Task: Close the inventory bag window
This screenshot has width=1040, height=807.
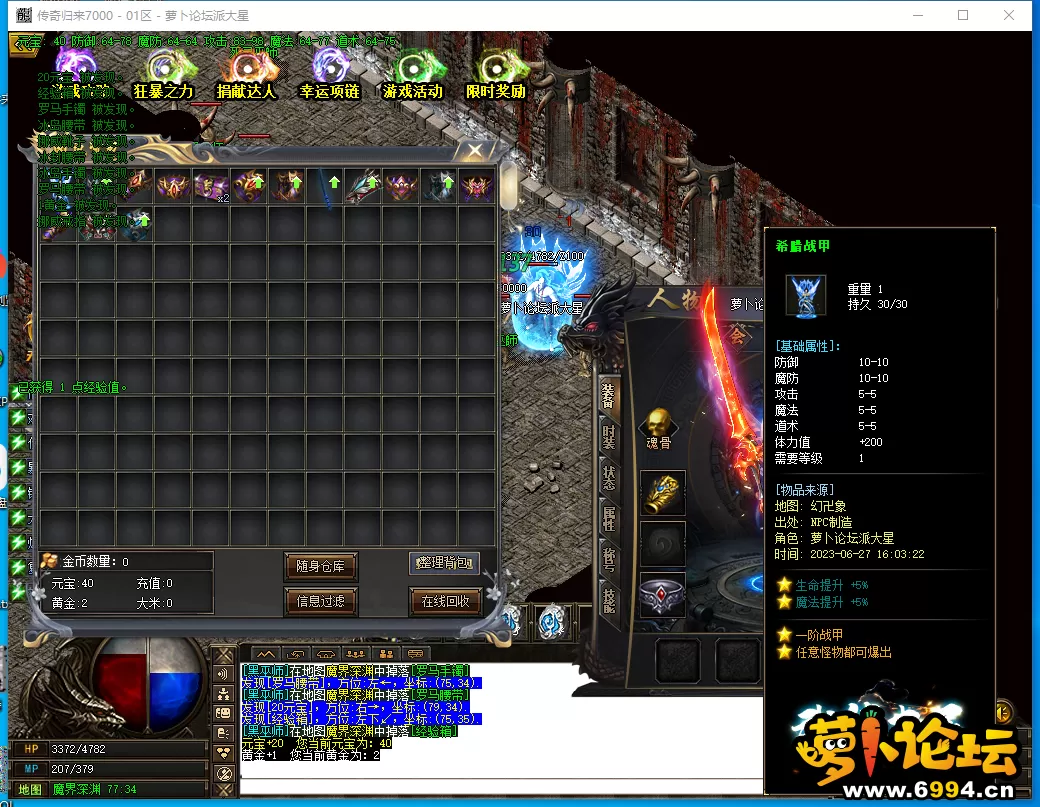Action: 475,152
